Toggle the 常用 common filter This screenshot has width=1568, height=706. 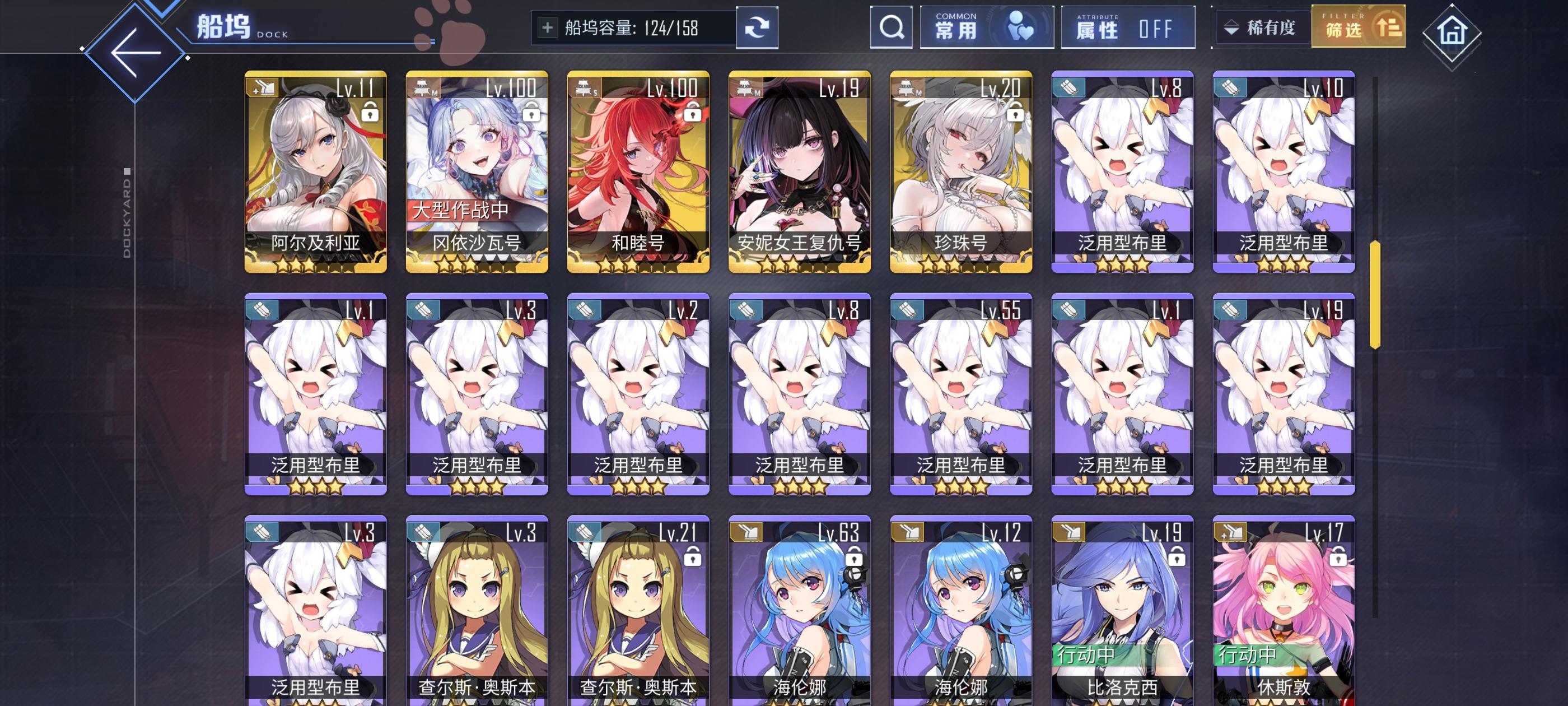tap(988, 27)
